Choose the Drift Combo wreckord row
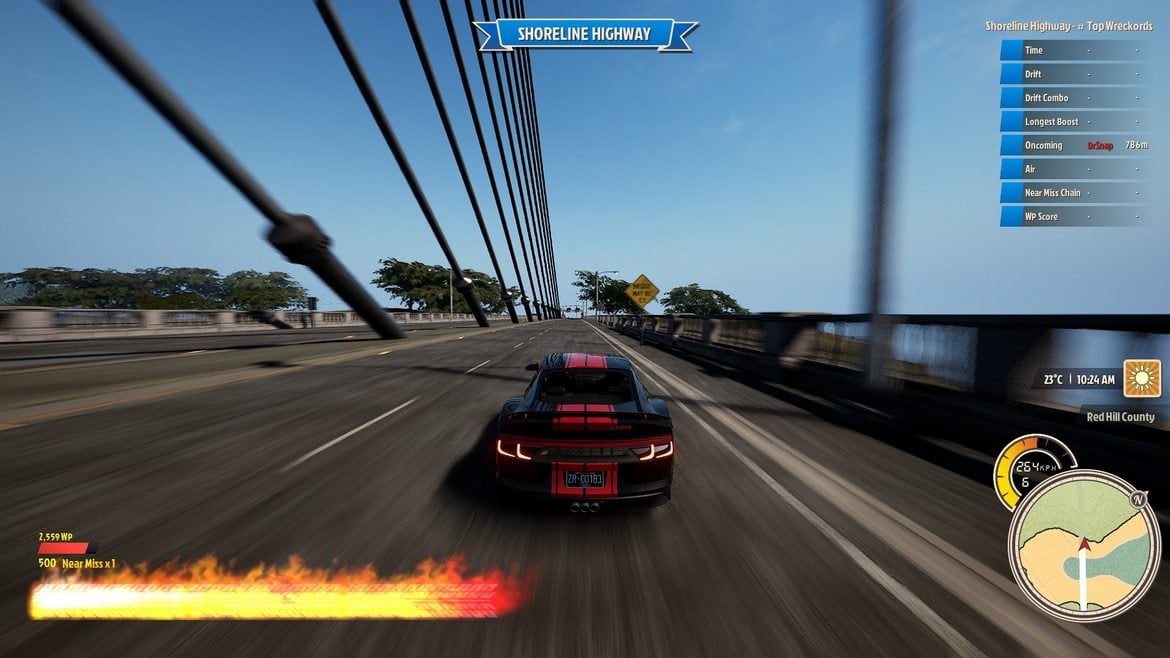1170x658 pixels. click(x=1075, y=98)
